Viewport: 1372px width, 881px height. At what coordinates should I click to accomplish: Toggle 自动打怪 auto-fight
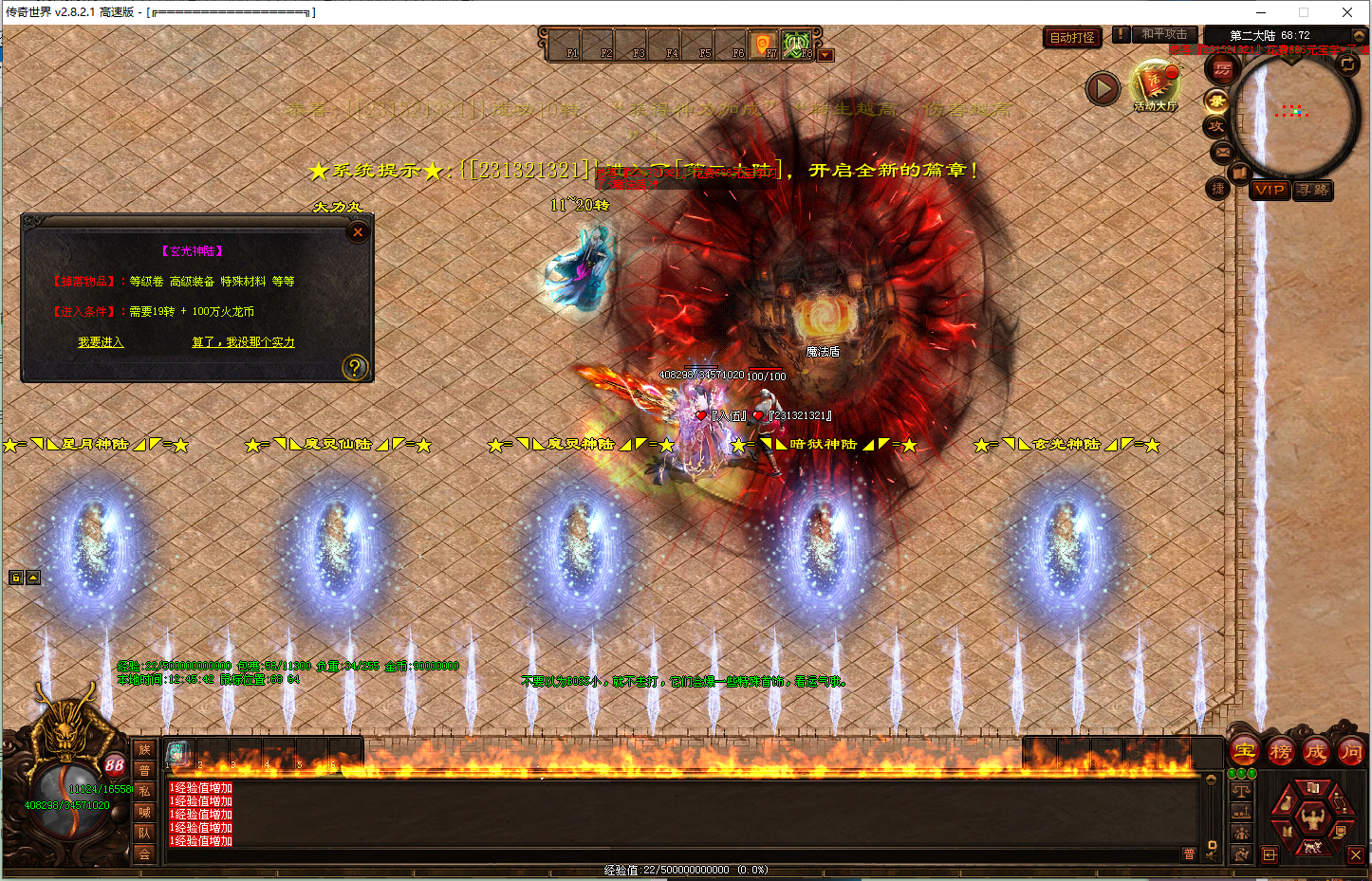point(1072,38)
